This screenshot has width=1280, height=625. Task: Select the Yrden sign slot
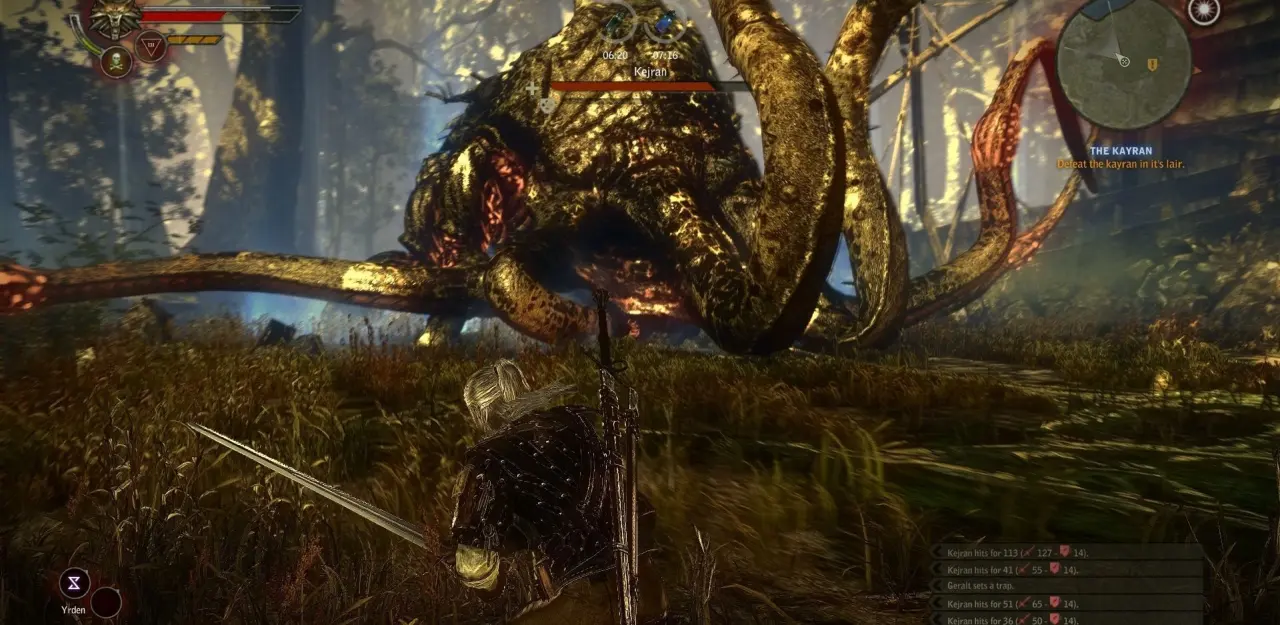point(74,583)
